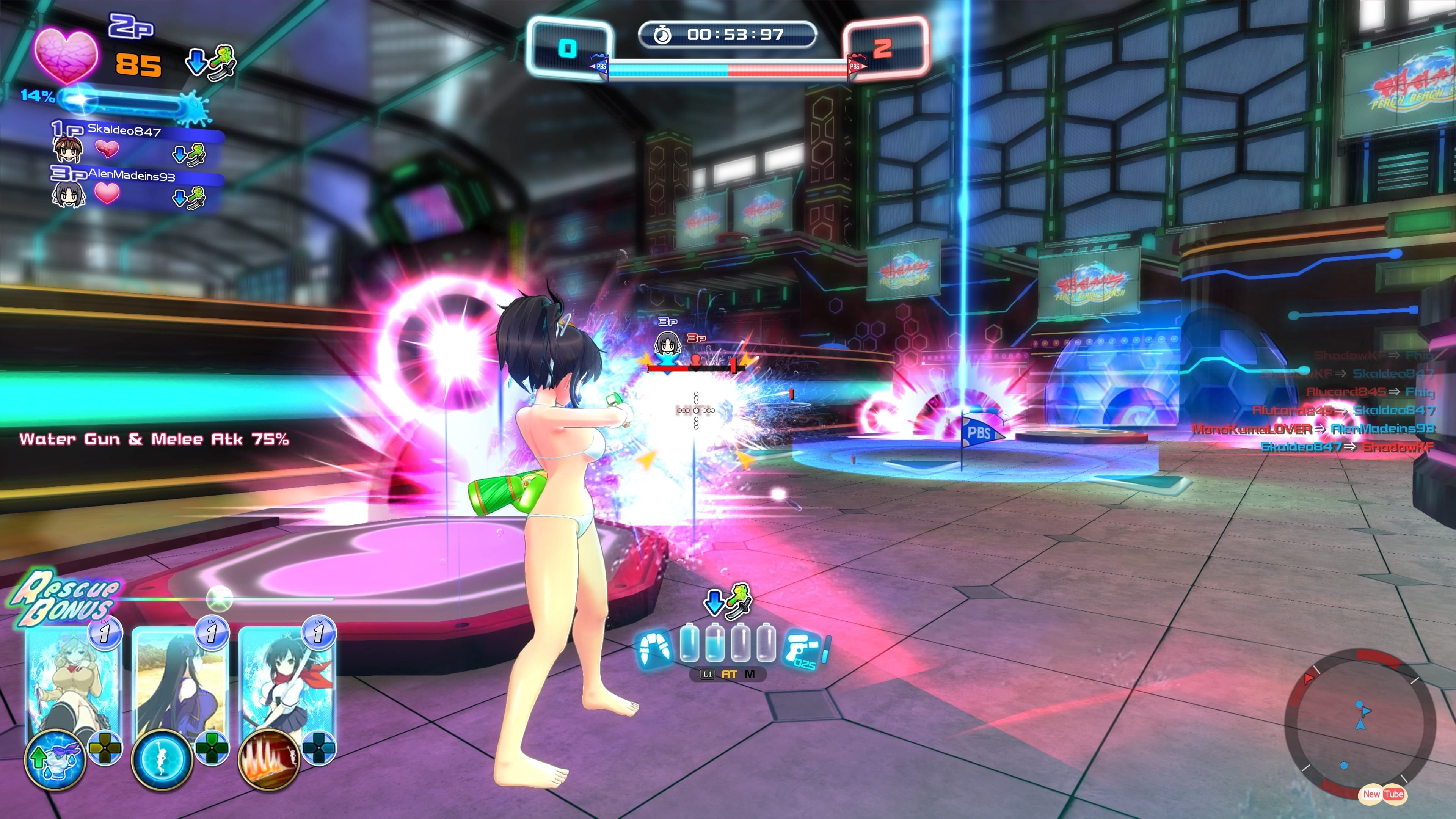1456x819 pixels.
Task: Select teammate row AlenMadeins93
Action: tap(136, 188)
